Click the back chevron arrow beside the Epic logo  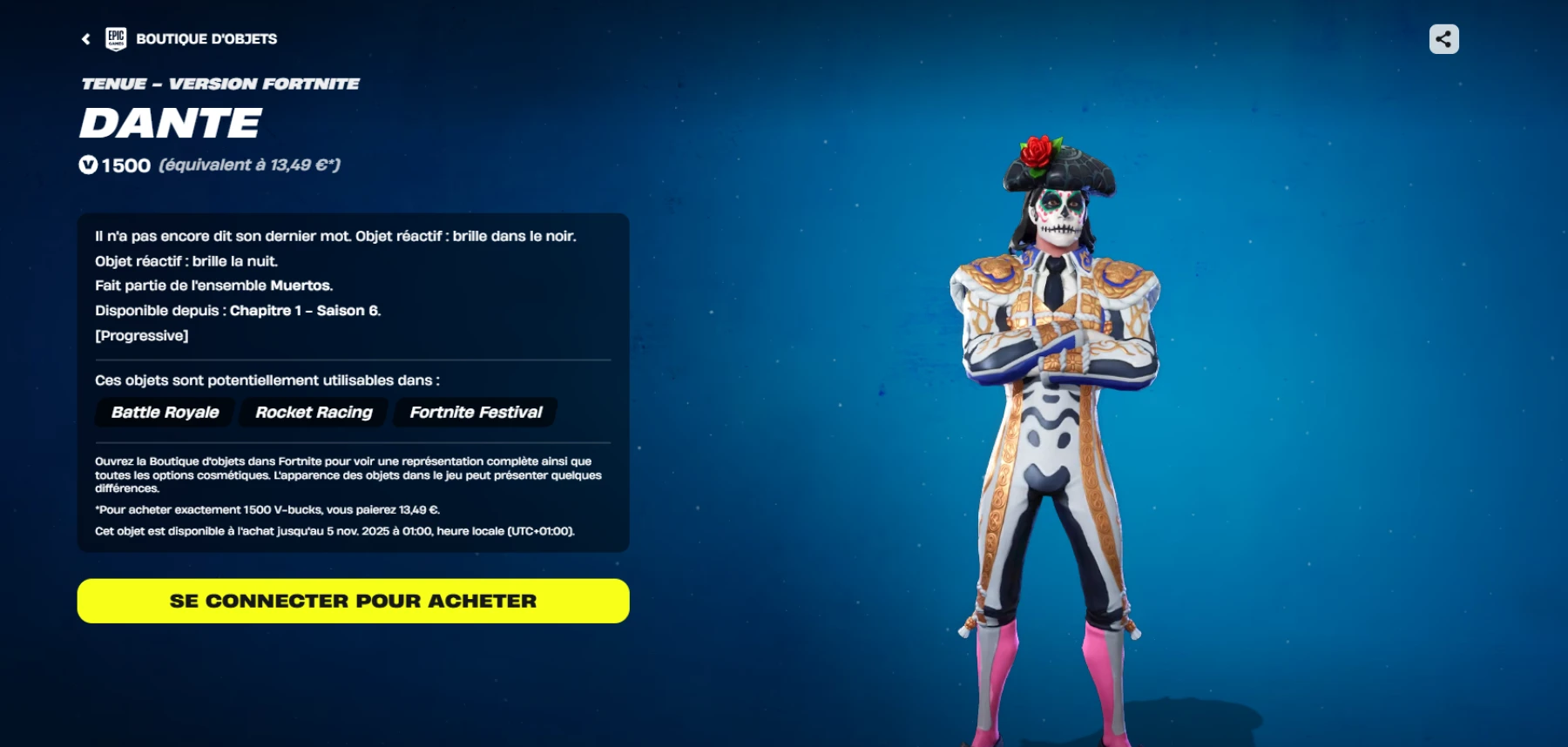click(x=84, y=38)
